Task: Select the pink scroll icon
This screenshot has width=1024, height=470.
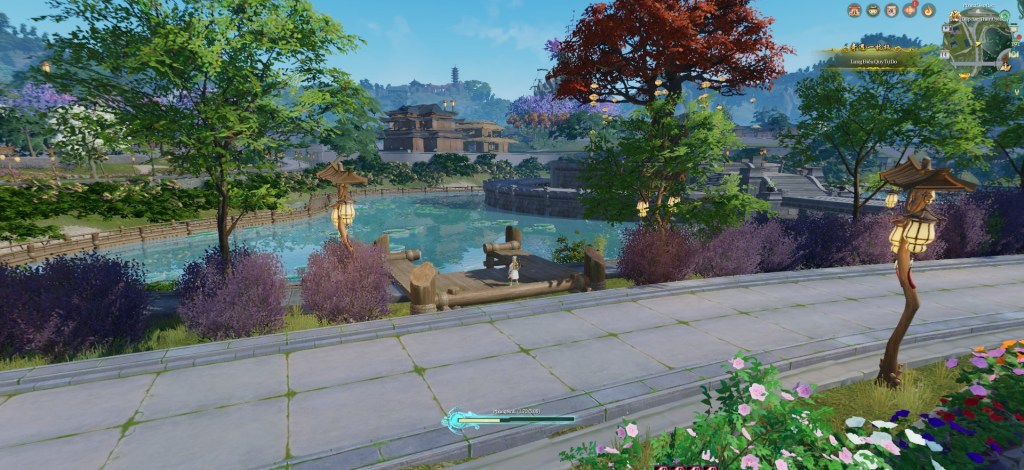Action: pyautogui.click(x=891, y=10)
